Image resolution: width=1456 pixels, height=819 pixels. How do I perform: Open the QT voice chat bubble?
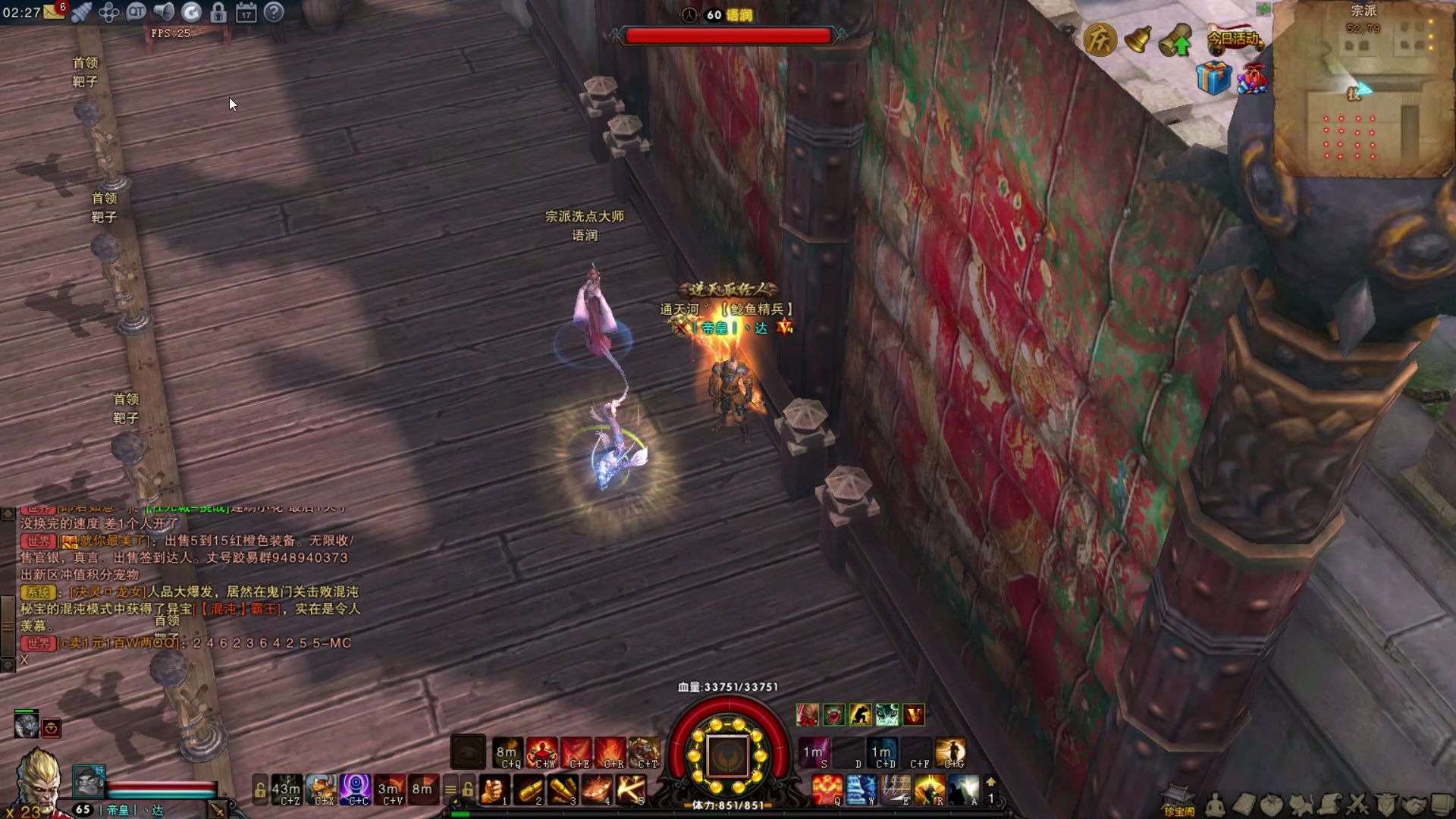click(136, 11)
